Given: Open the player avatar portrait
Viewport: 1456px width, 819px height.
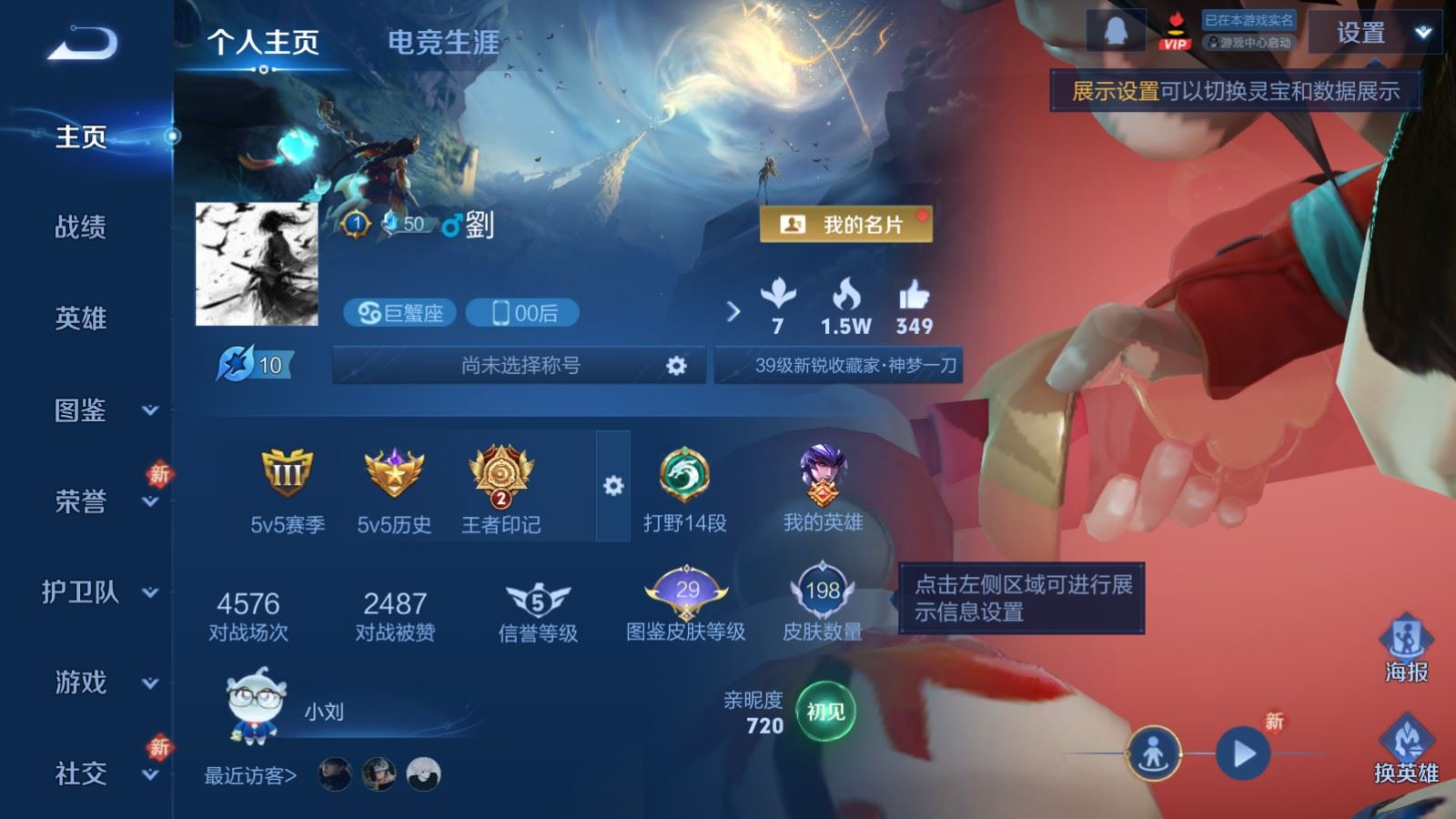Looking at the screenshot, I should point(257,264).
